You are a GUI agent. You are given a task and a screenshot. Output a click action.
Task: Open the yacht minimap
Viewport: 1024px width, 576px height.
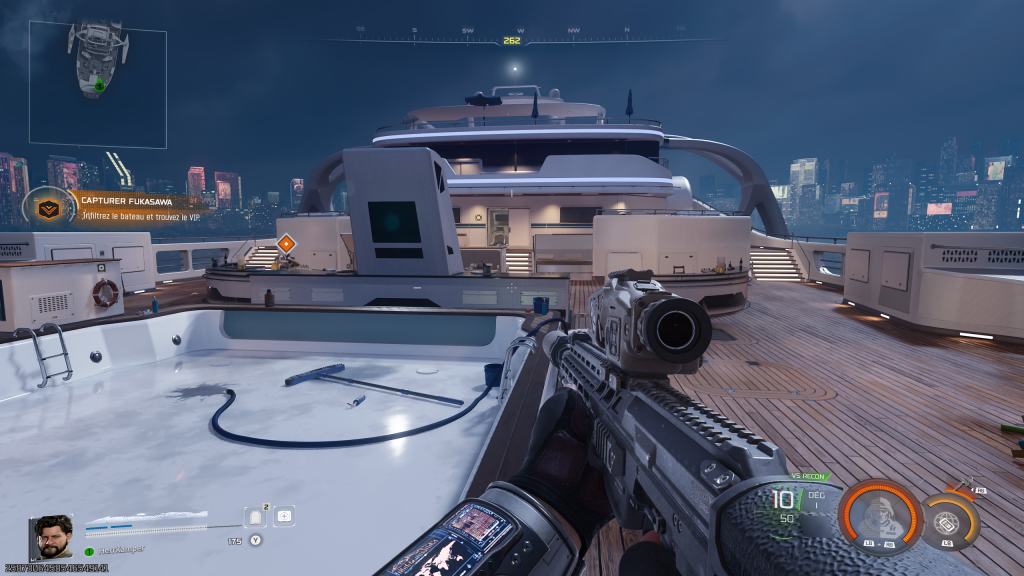click(x=98, y=84)
